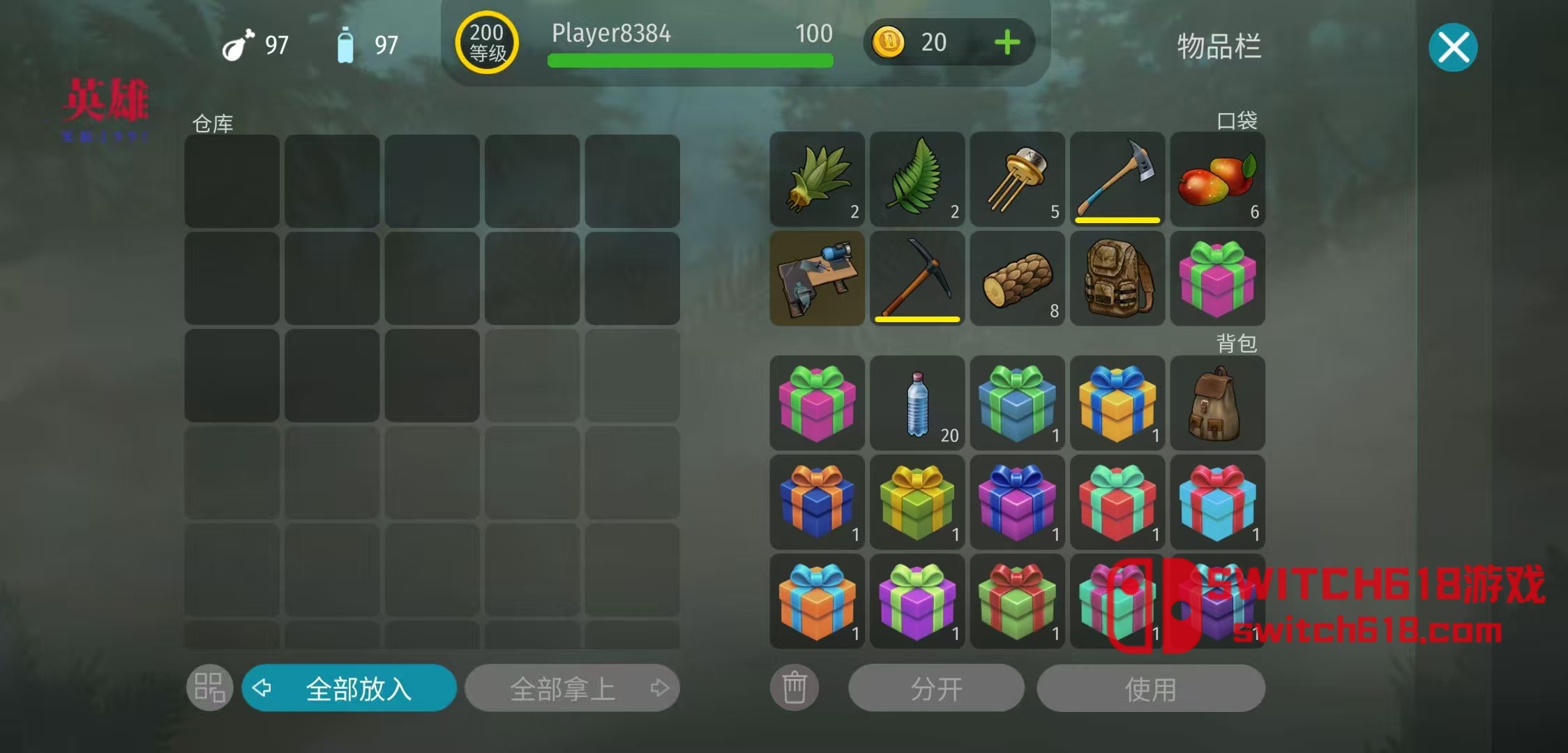Select the hatchet axe slot
Screen dimensions: 1568x753
[1117, 178]
